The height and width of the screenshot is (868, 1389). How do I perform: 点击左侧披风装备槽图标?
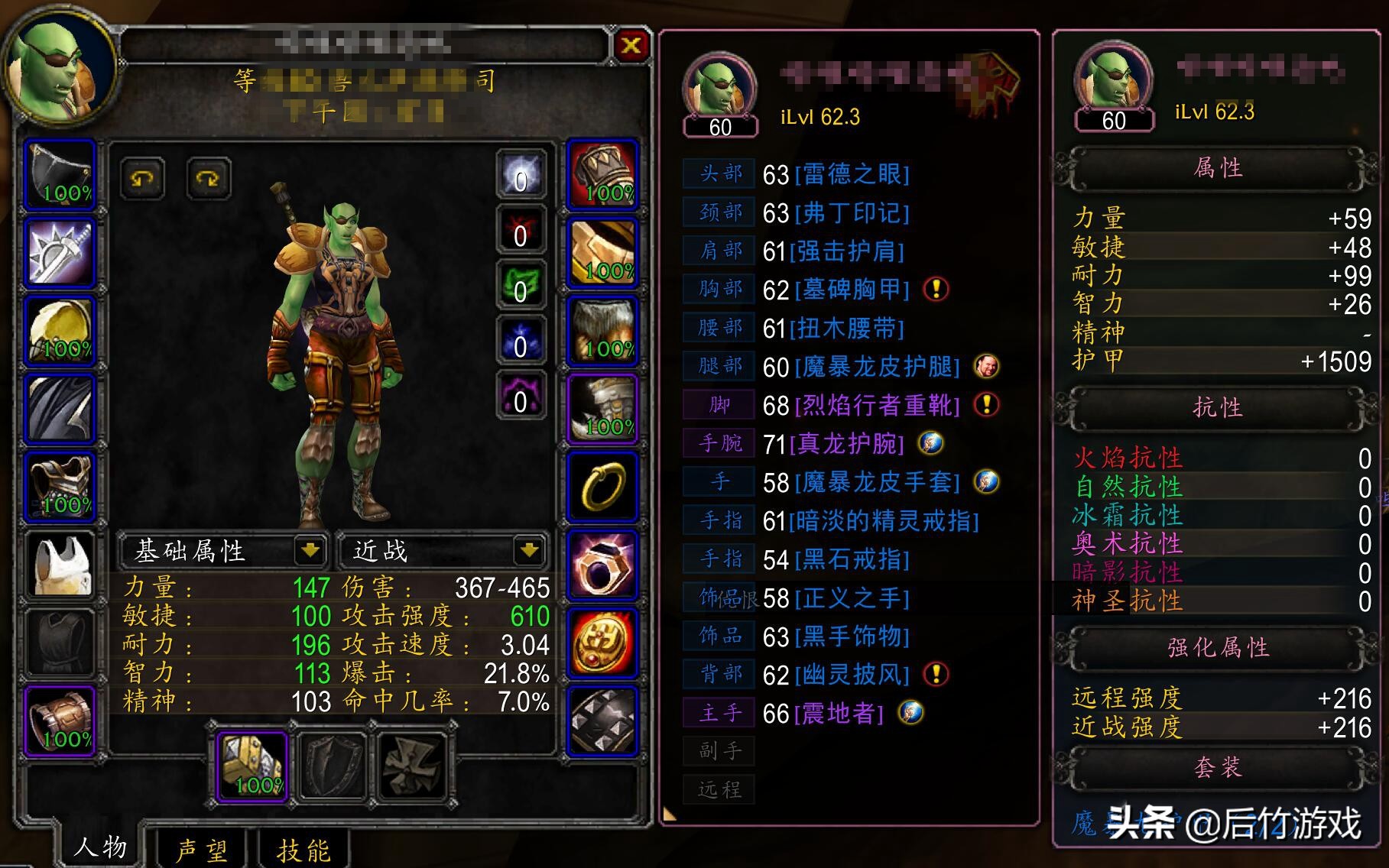coord(60,407)
